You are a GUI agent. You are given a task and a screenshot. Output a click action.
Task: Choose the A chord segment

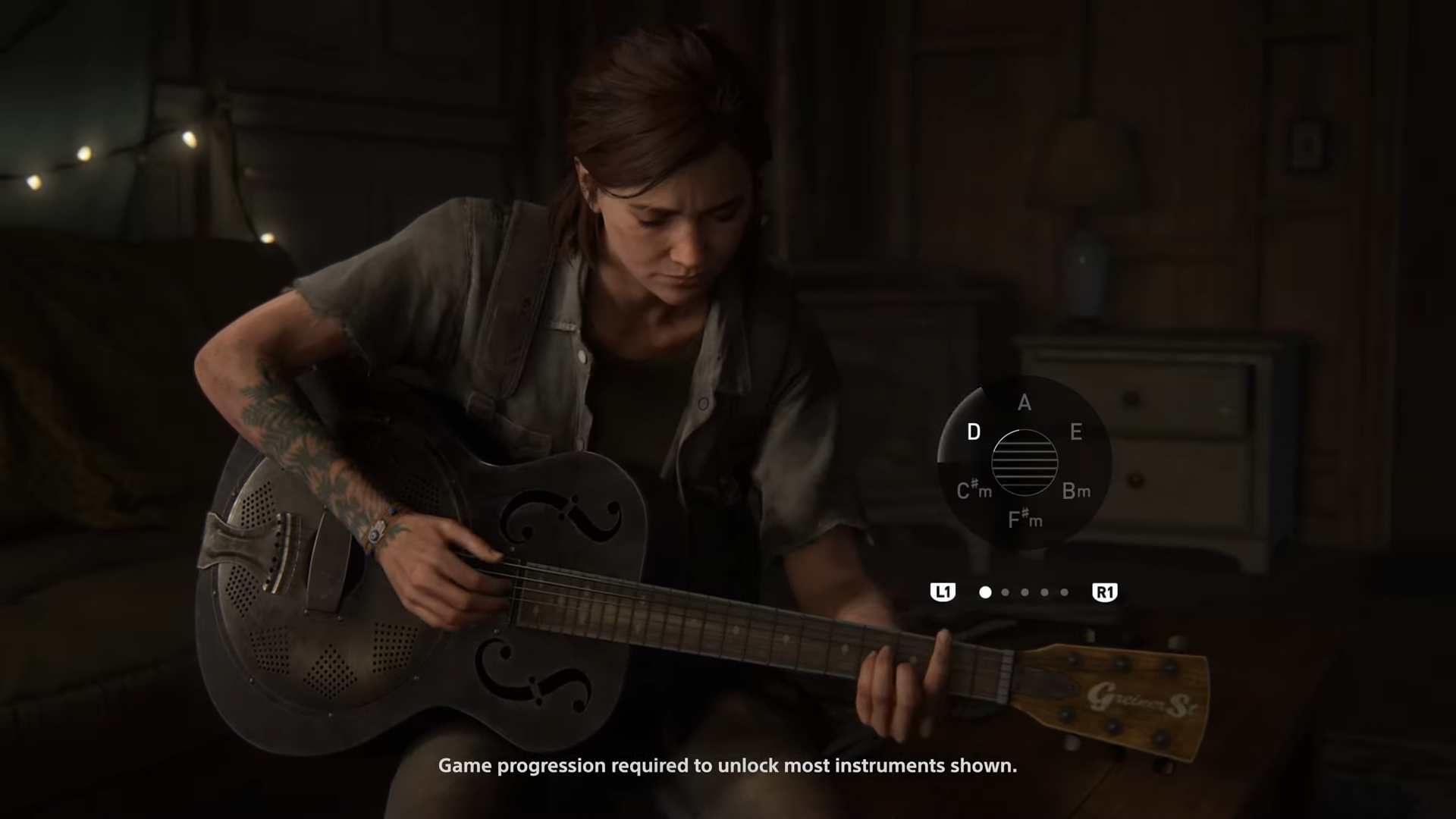tap(1025, 403)
